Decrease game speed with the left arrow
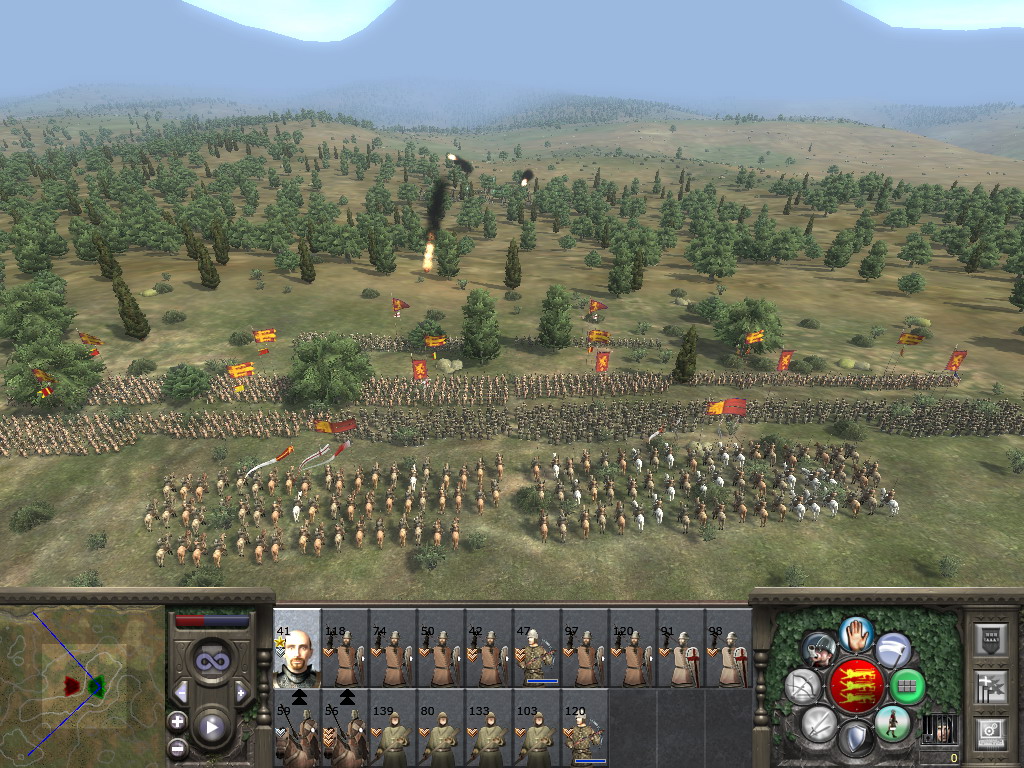This screenshot has width=1024, height=768. (x=181, y=692)
